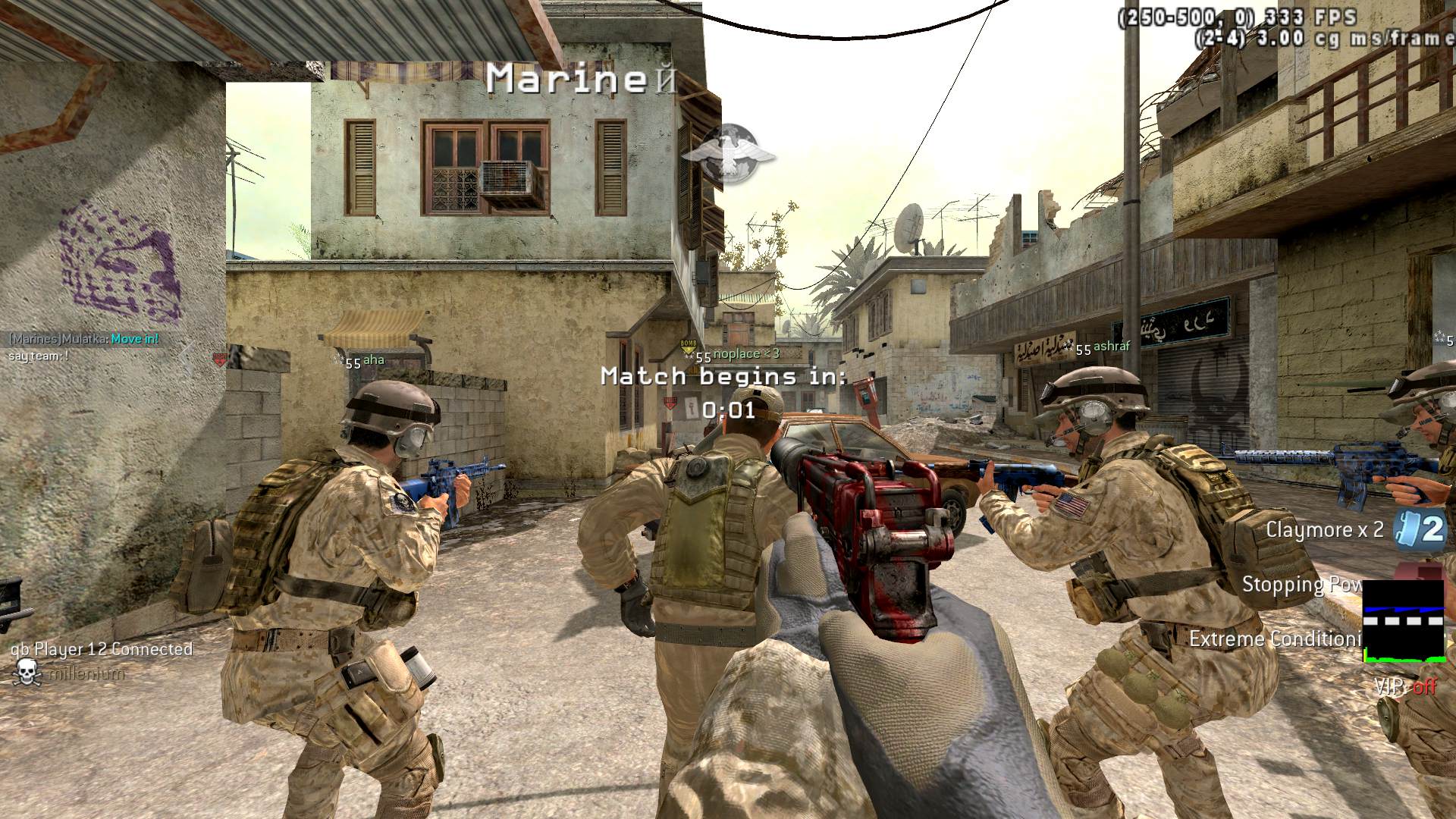Viewport: 1456px width, 819px height.
Task: Click the bomb carrier icon above noplace
Action: coord(688,346)
